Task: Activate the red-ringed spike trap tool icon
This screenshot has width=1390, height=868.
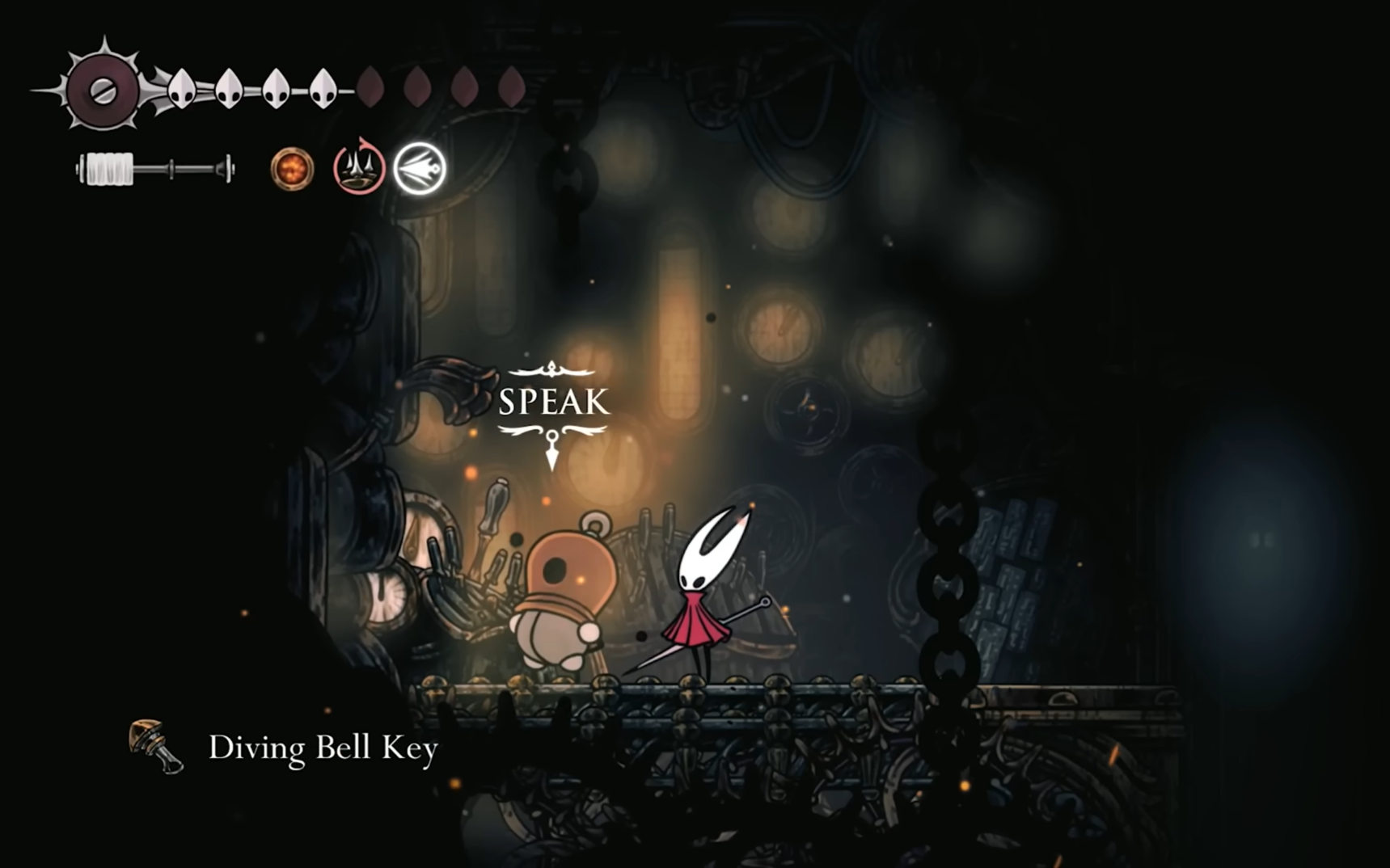Action: point(359,168)
